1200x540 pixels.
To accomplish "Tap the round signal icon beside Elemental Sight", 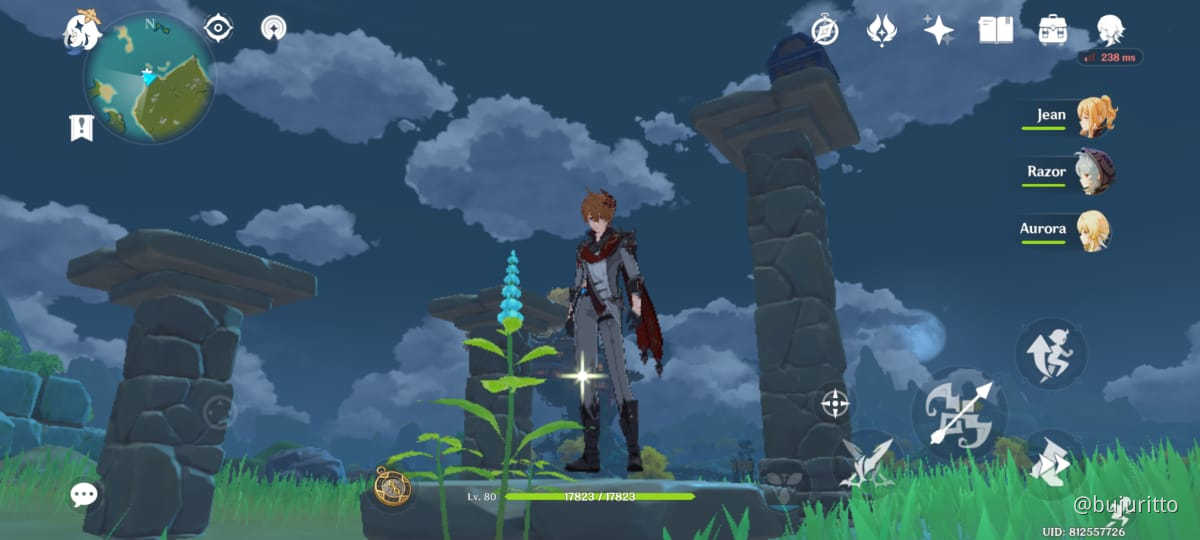I will coord(272,28).
